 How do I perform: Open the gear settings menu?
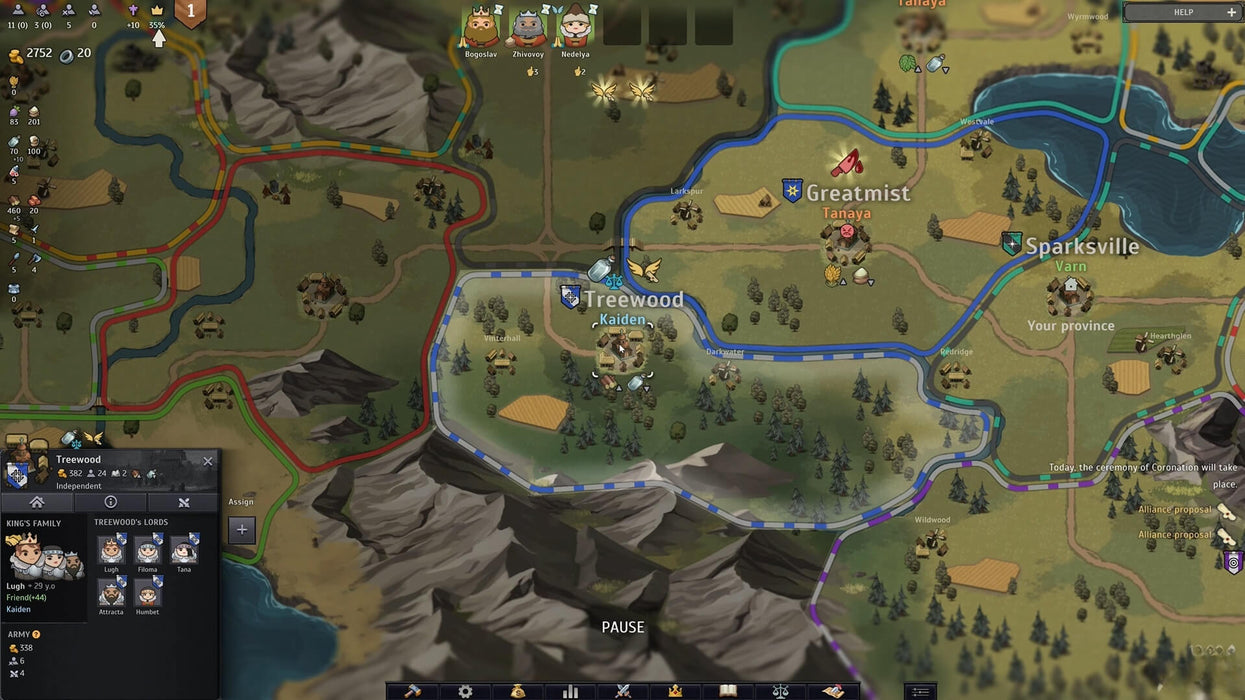(465, 691)
